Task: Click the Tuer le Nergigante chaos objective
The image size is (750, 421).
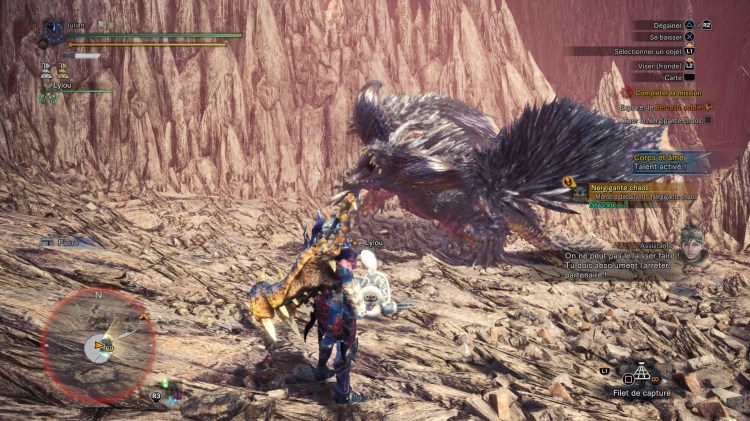Action: coord(660,119)
